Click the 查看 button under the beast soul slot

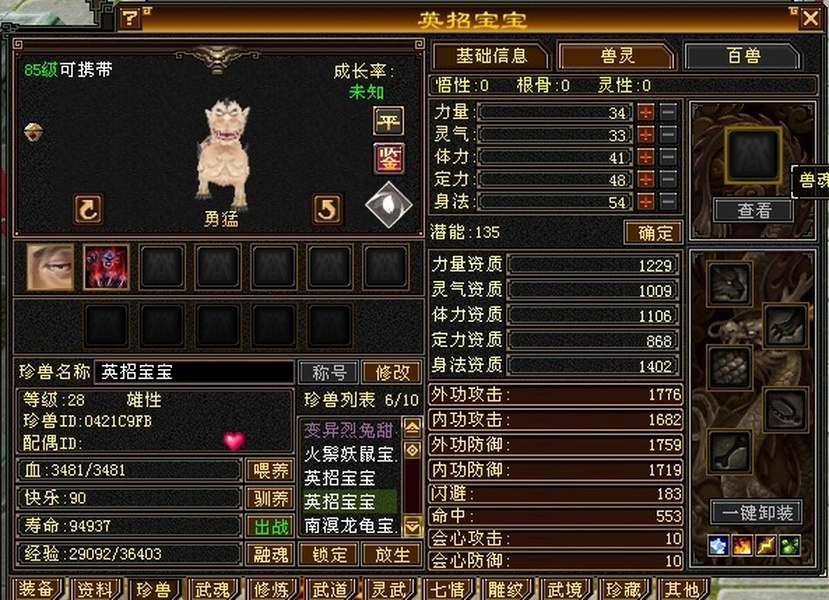(754, 210)
